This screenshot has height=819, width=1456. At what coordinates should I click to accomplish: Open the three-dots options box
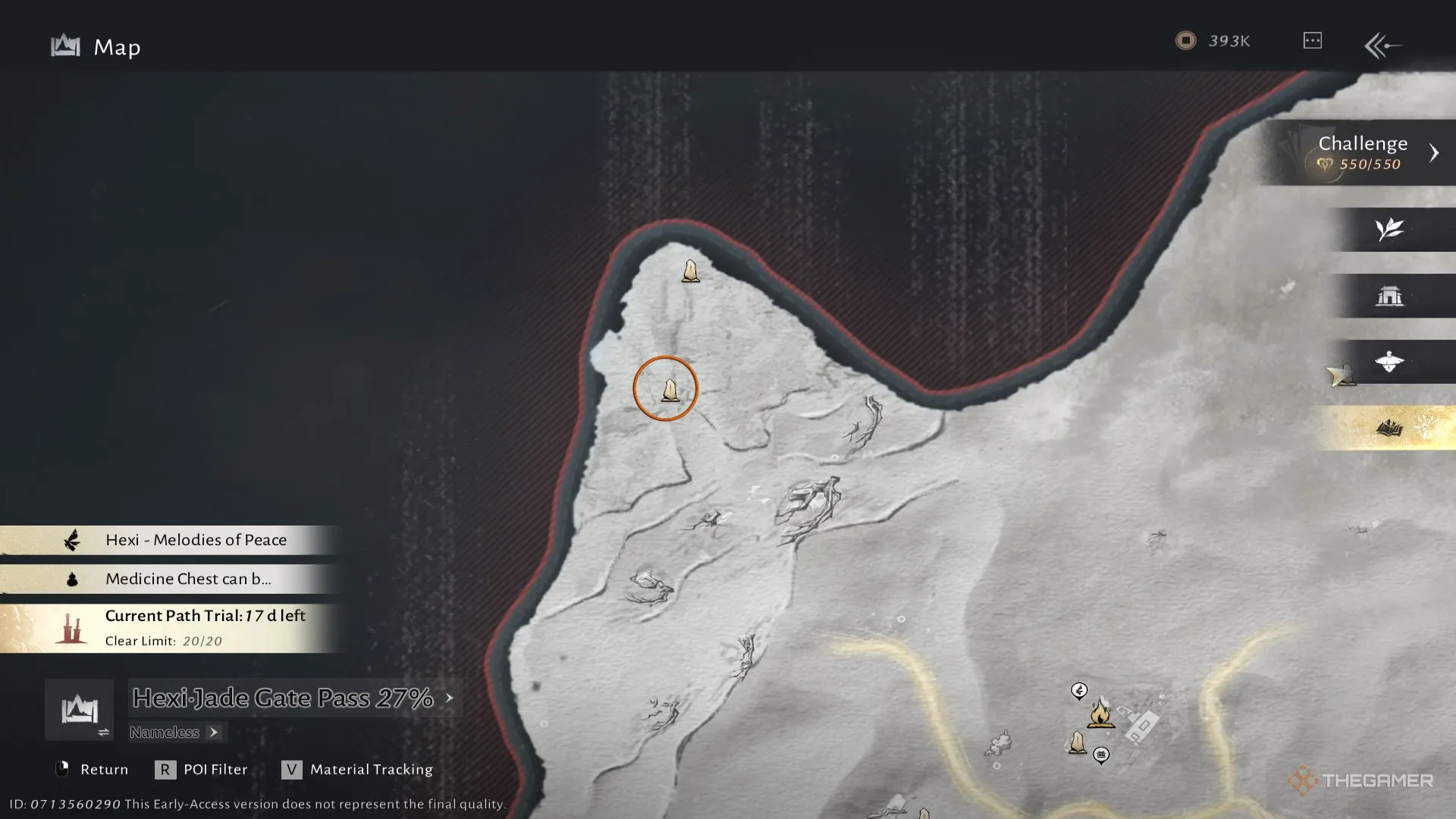click(1313, 41)
